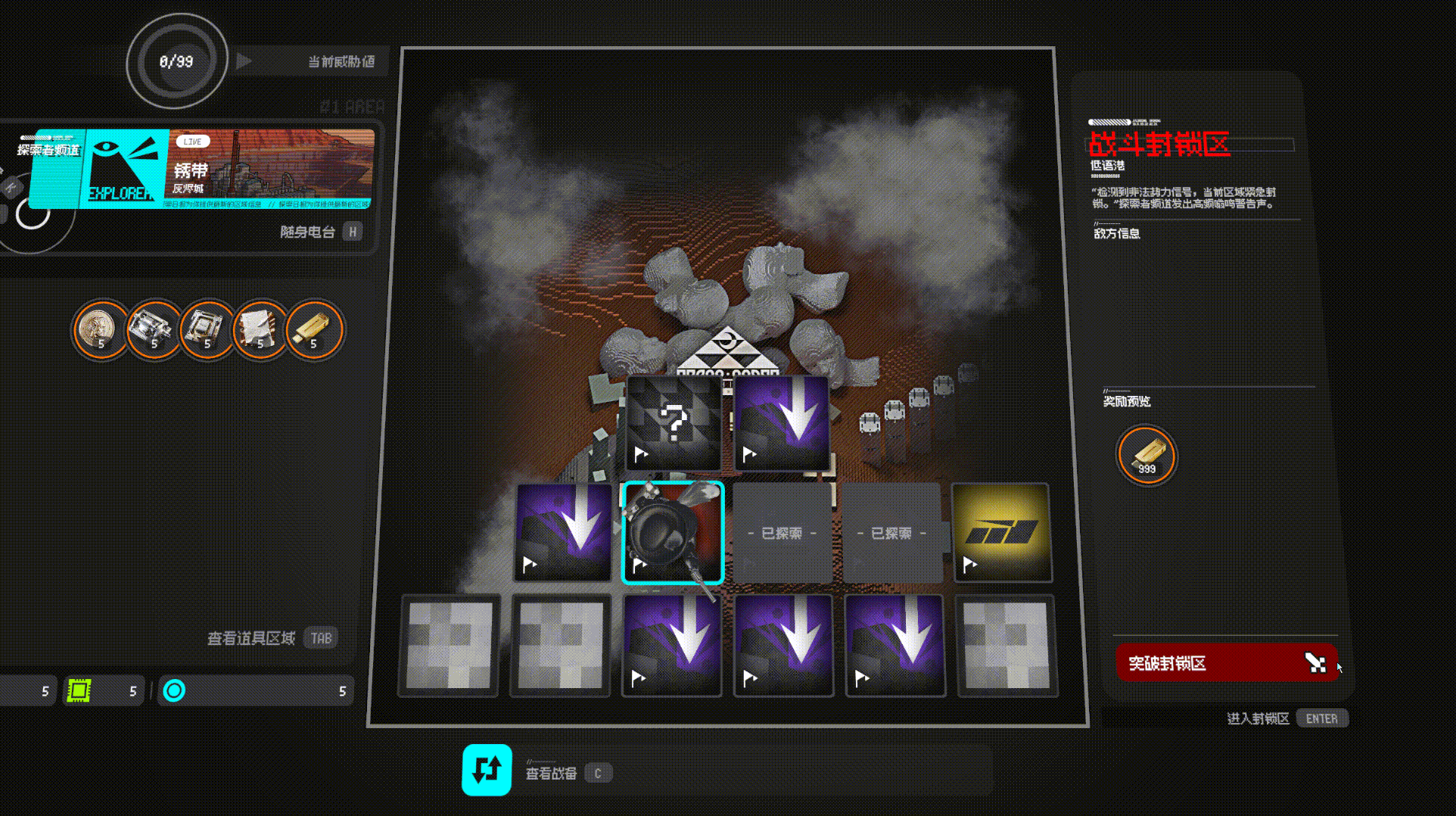This screenshot has width=1456, height=816.
Task: Click the paper notes item icon
Action: click(260, 329)
